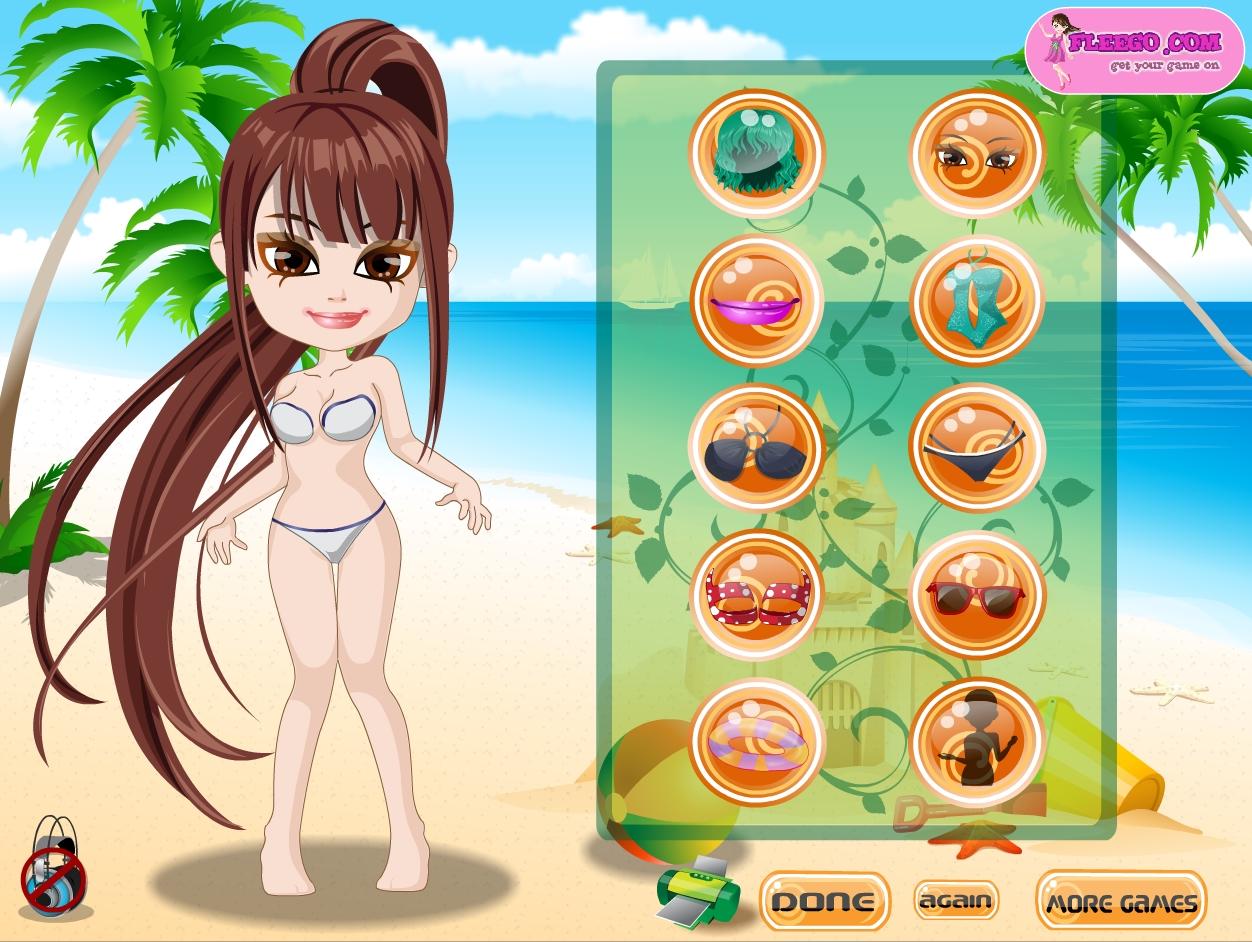
Task: Pick the pink lips category icon
Action: [757, 299]
